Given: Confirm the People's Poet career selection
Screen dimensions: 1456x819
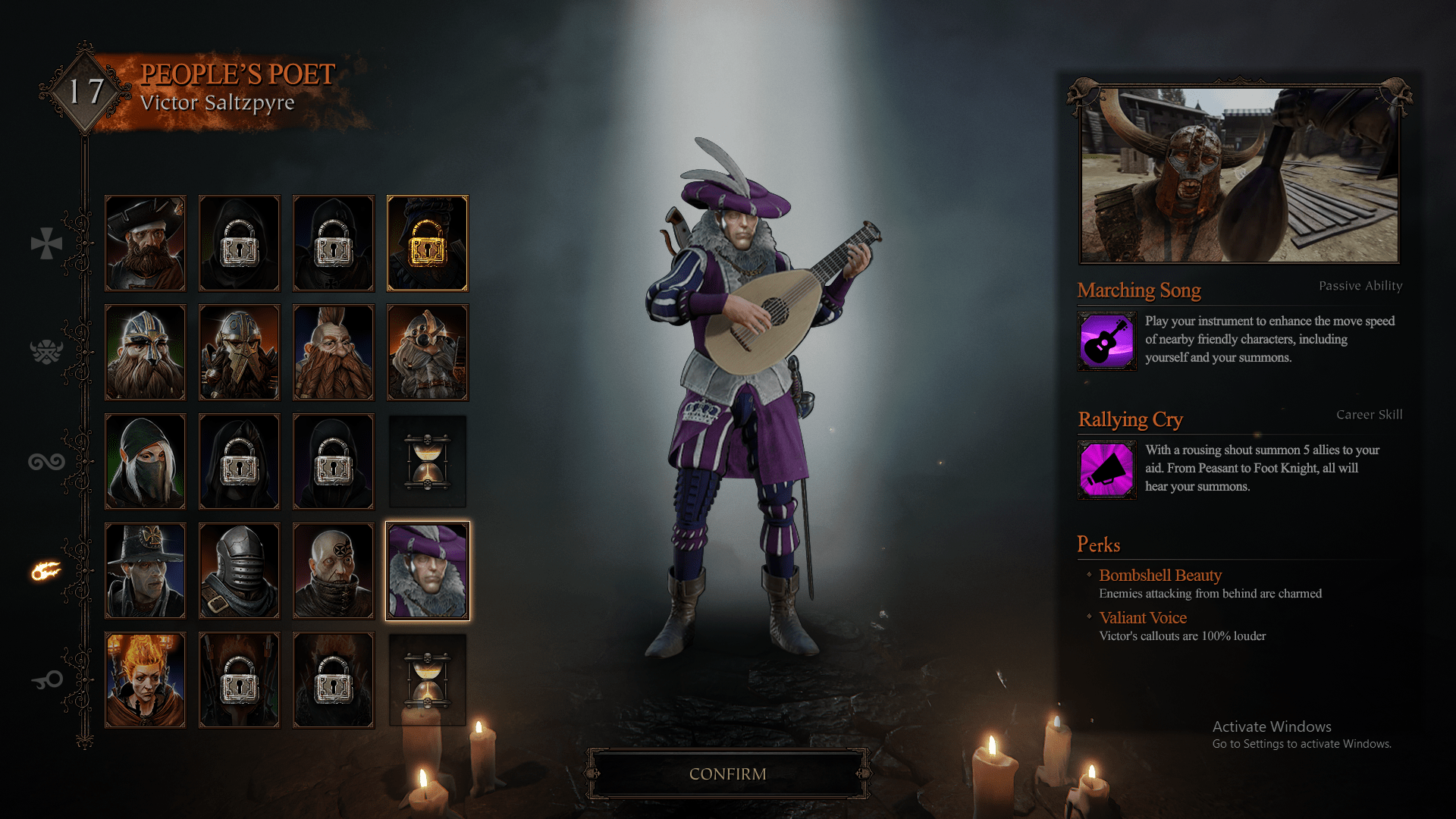Looking at the screenshot, I should 727,773.
